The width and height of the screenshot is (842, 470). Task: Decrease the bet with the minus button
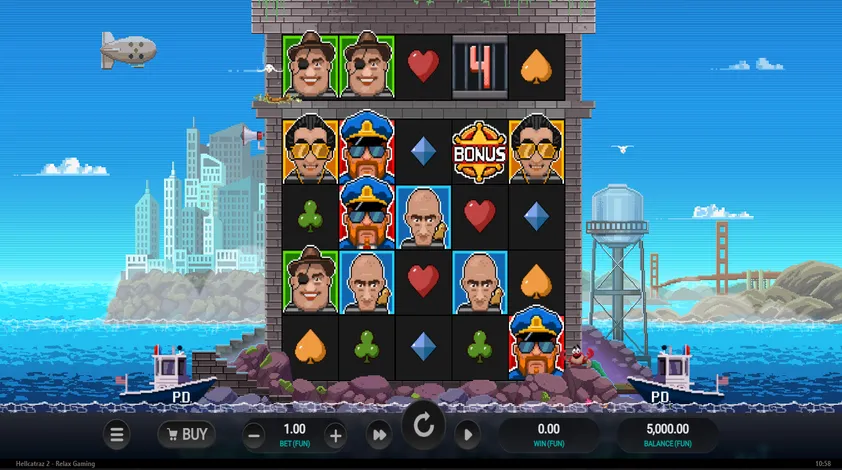coord(255,435)
